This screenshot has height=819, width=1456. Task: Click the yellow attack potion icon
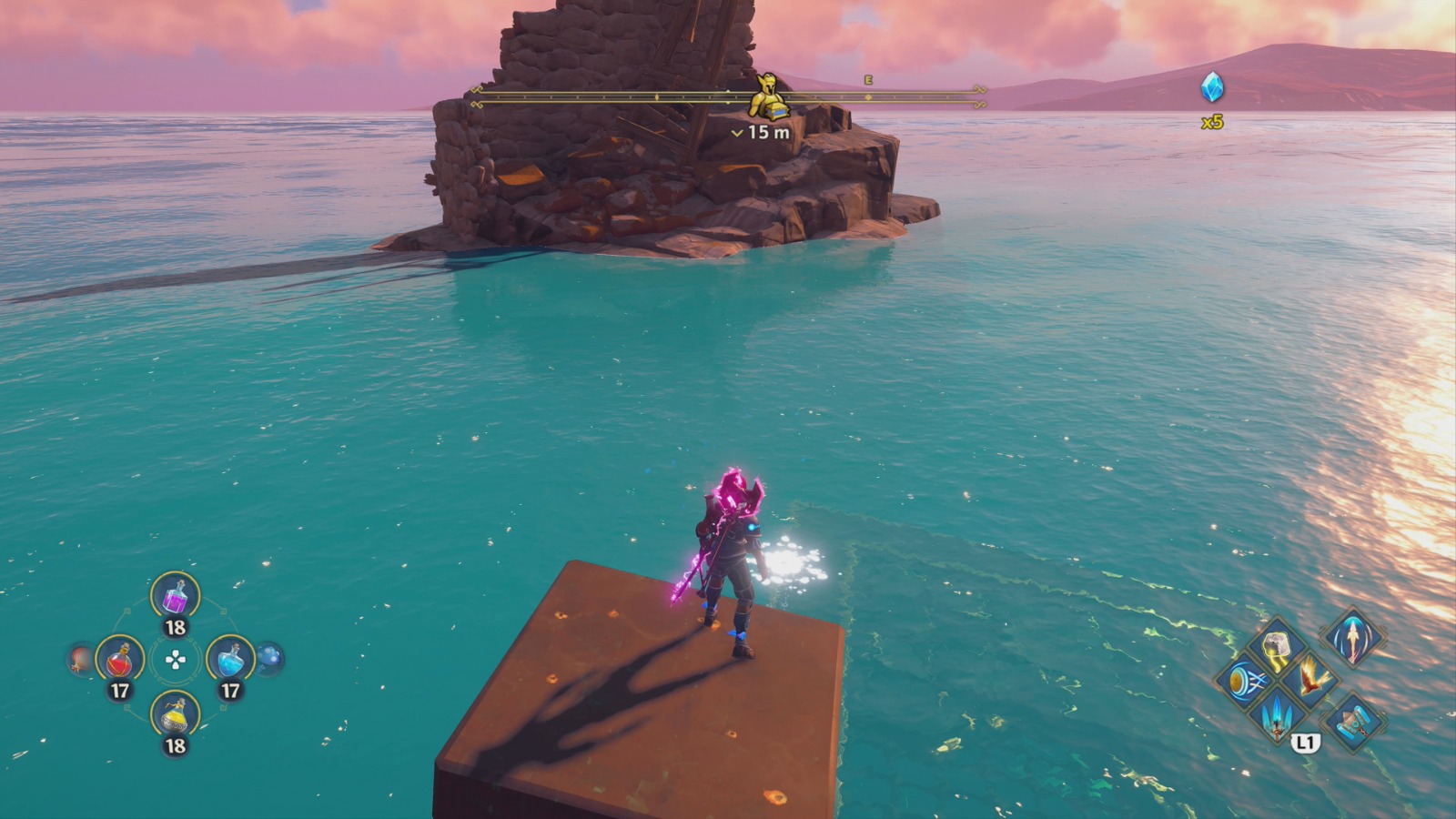pyautogui.click(x=174, y=714)
